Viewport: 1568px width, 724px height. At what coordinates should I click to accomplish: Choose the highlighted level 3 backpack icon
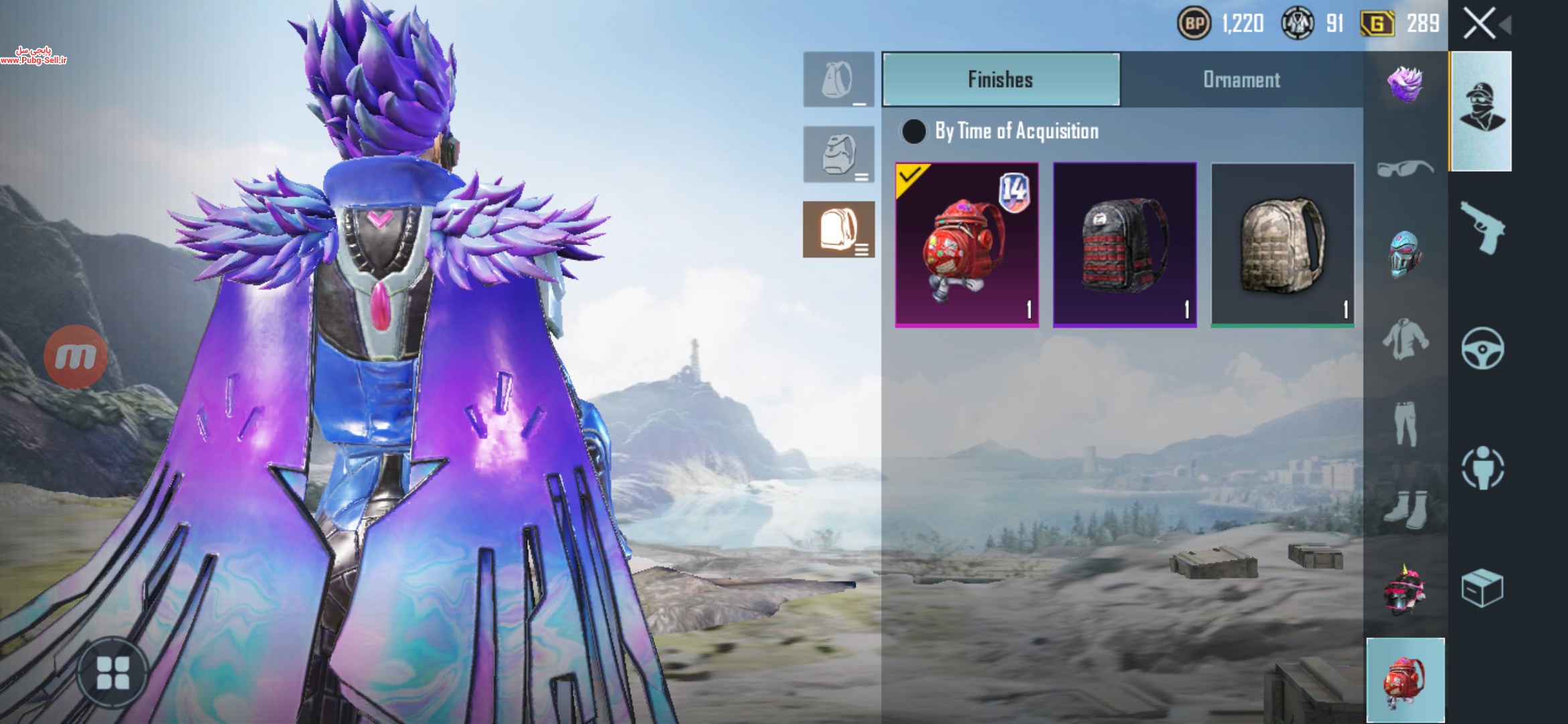pos(838,230)
